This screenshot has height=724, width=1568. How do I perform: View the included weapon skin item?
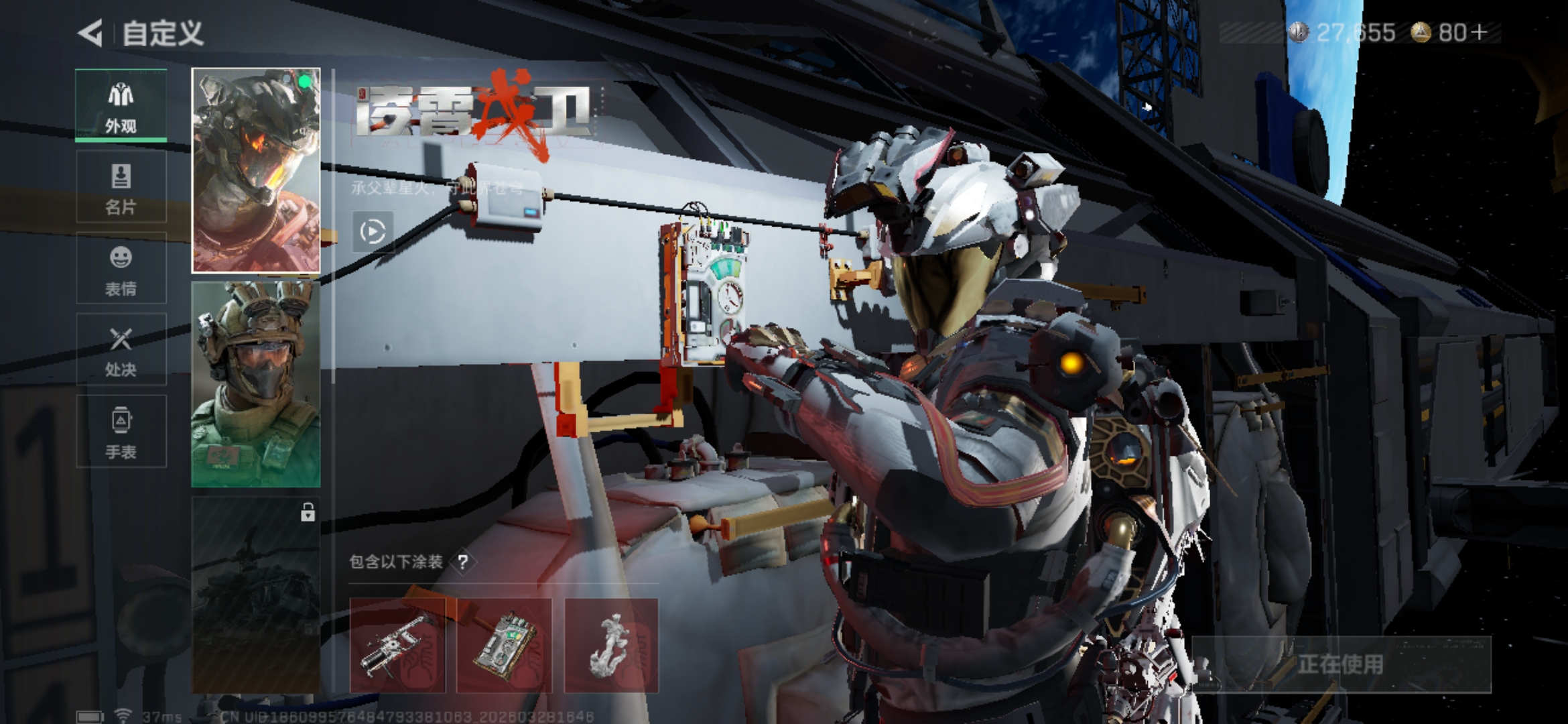[x=397, y=646]
